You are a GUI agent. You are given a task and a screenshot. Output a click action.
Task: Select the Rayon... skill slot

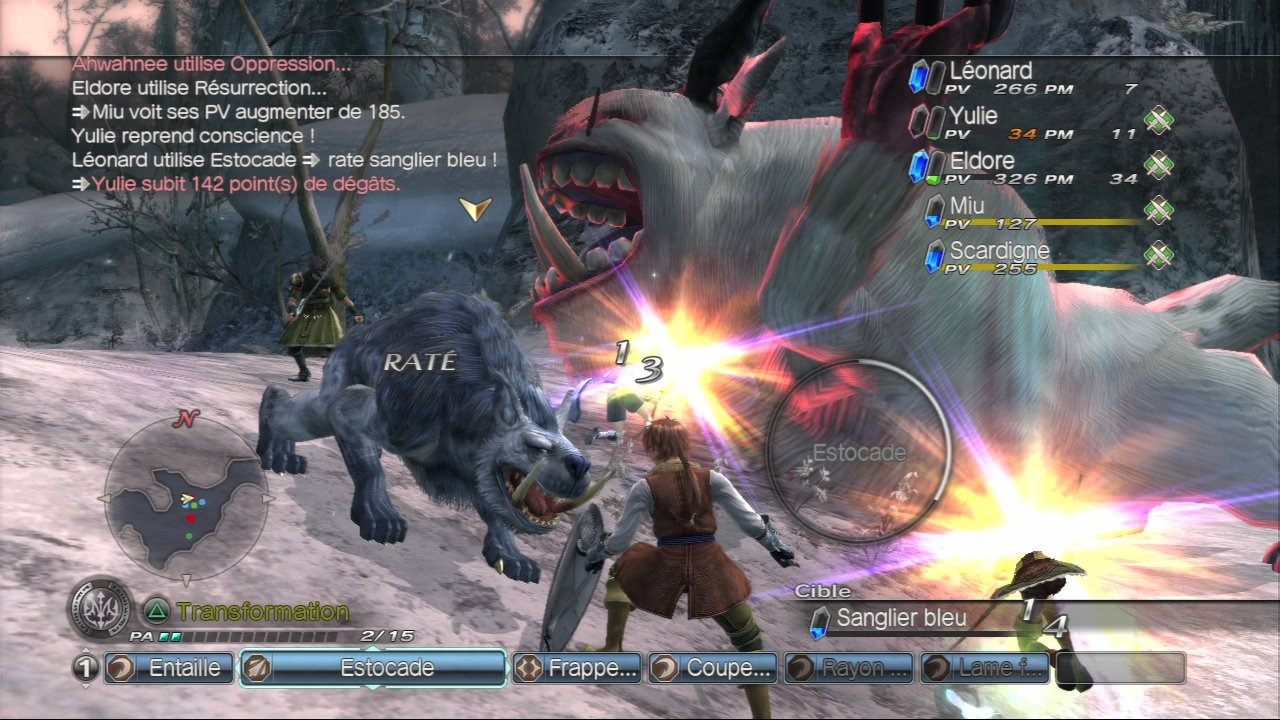click(x=850, y=668)
